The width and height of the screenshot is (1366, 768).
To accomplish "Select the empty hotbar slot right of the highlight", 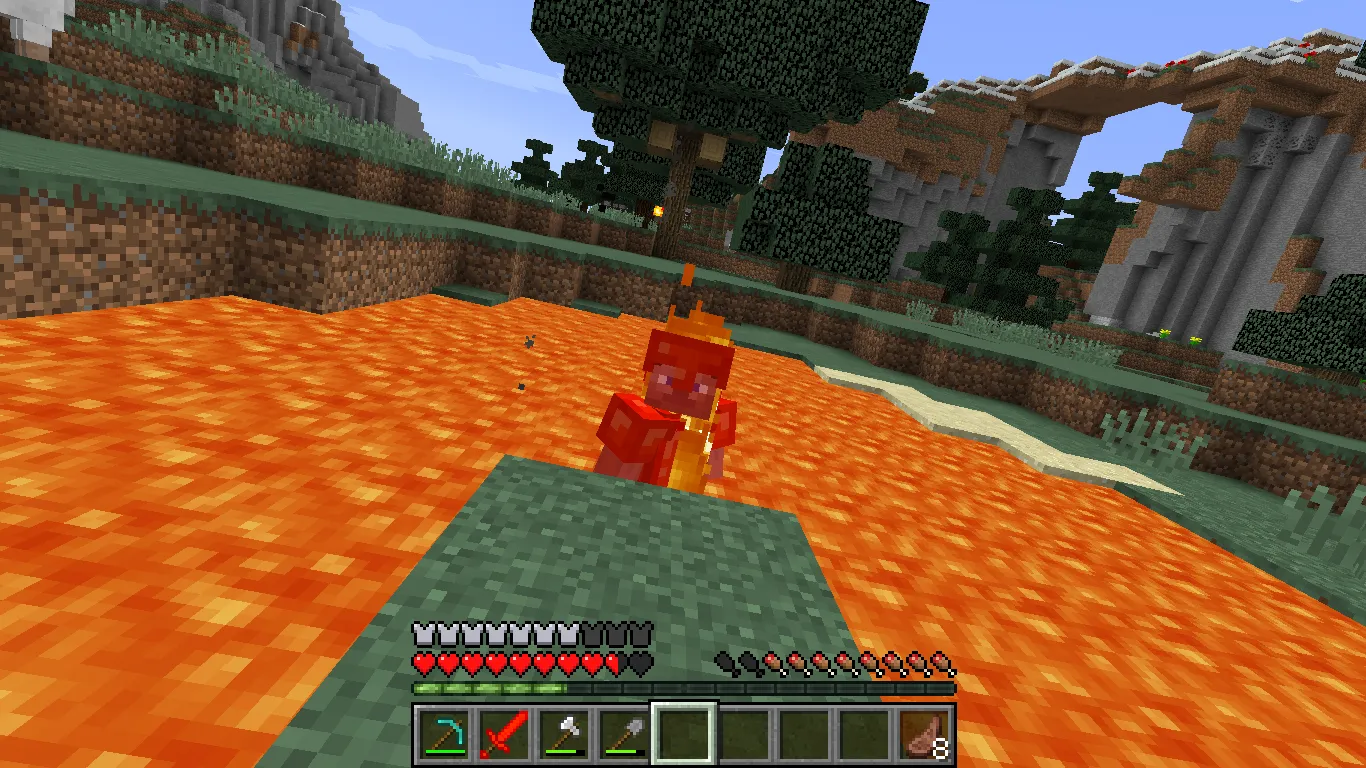I will click(x=742, y=731).
